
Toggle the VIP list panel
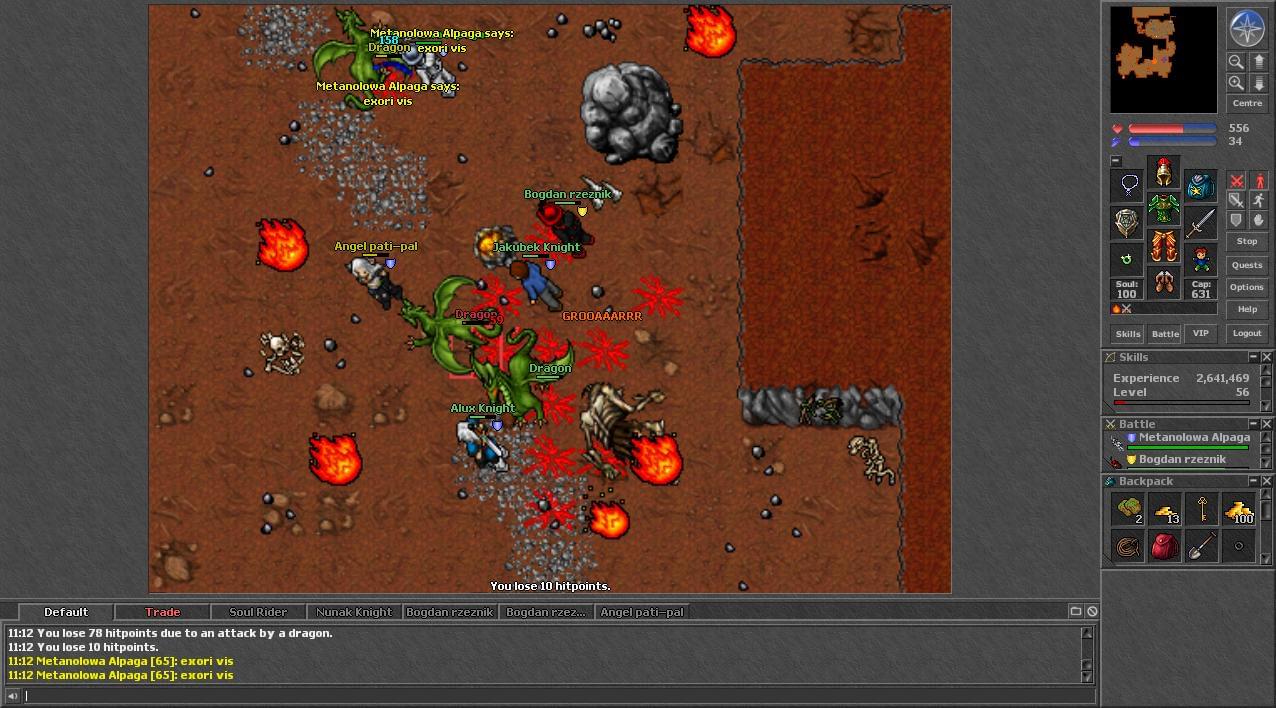[1201, 333]
